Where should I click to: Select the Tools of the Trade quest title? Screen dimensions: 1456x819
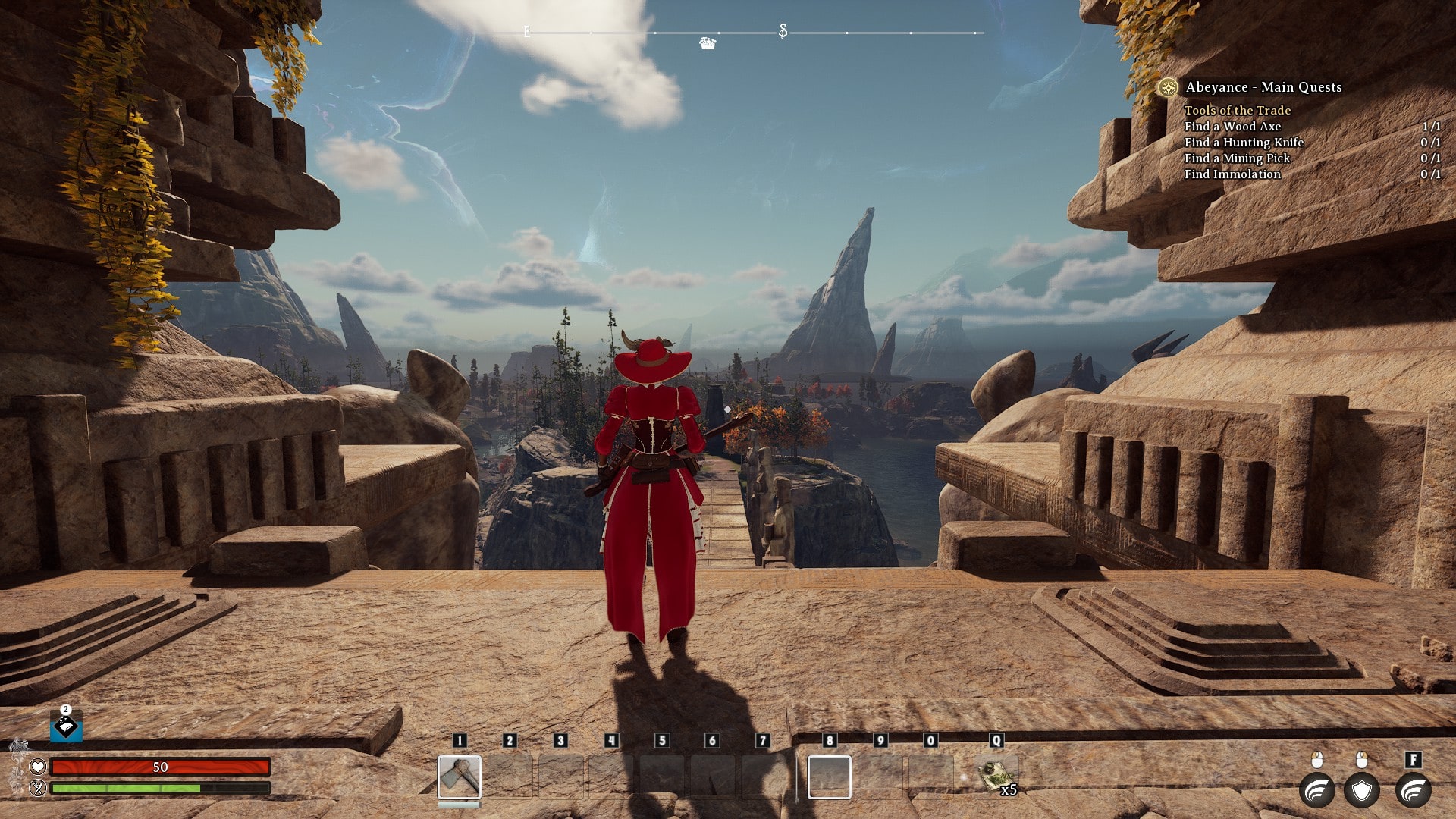pyautogui.click(x=1238, y=110)
